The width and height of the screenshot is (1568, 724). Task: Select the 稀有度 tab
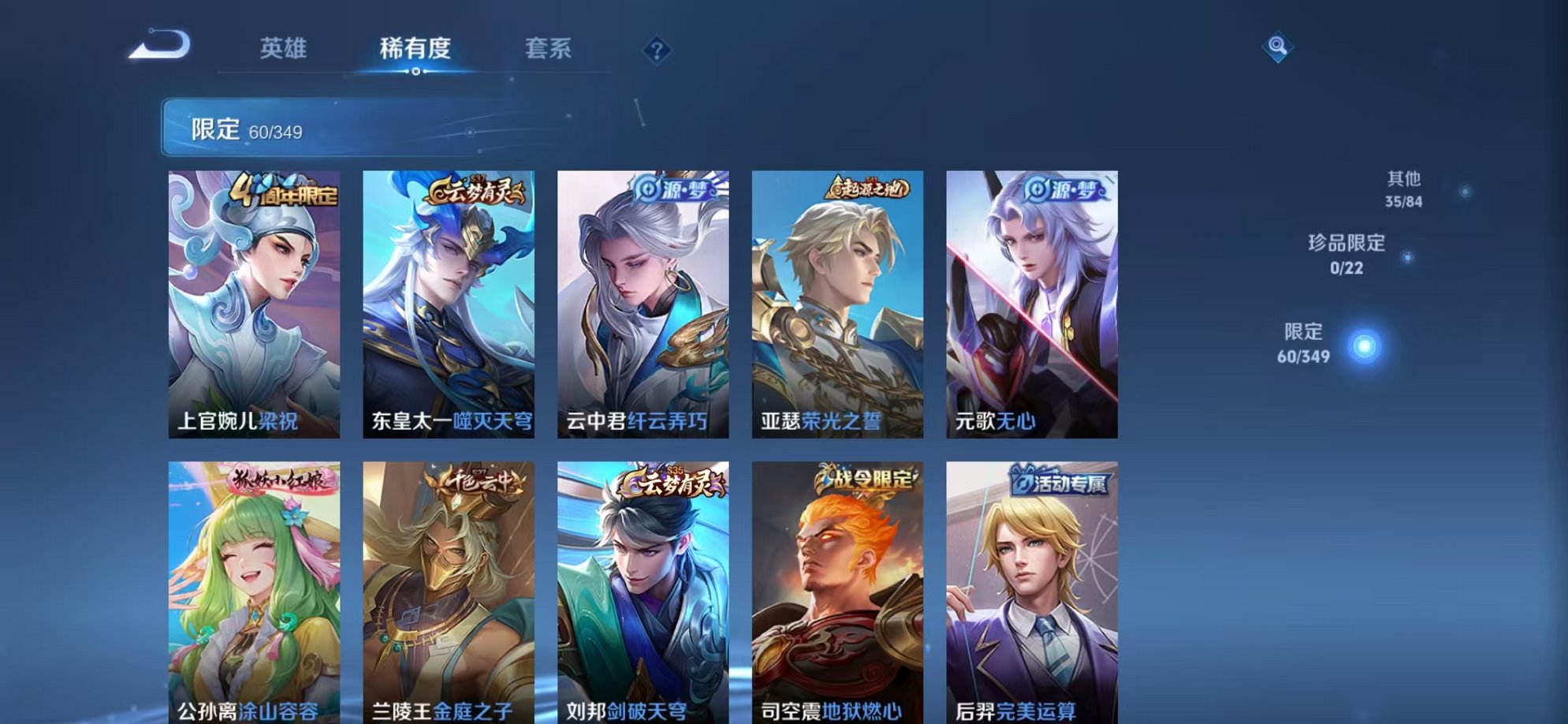tap(415, 49)
